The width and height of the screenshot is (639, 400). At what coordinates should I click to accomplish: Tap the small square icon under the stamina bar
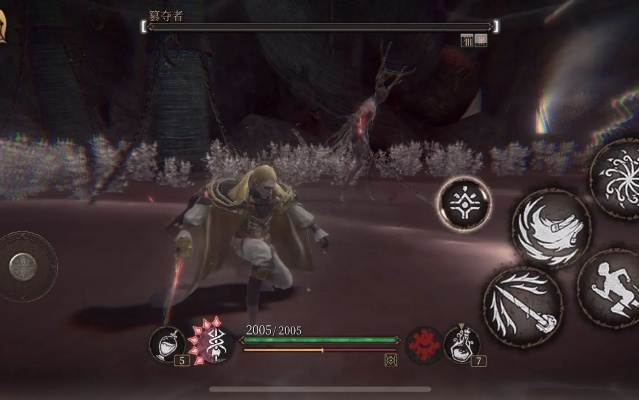[x=390, y=360]
